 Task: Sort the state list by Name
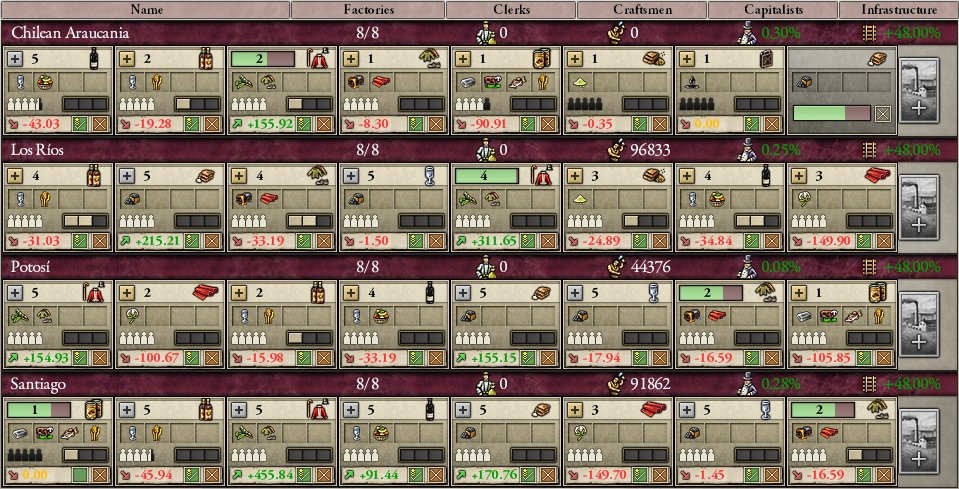[x=145, y=10]
